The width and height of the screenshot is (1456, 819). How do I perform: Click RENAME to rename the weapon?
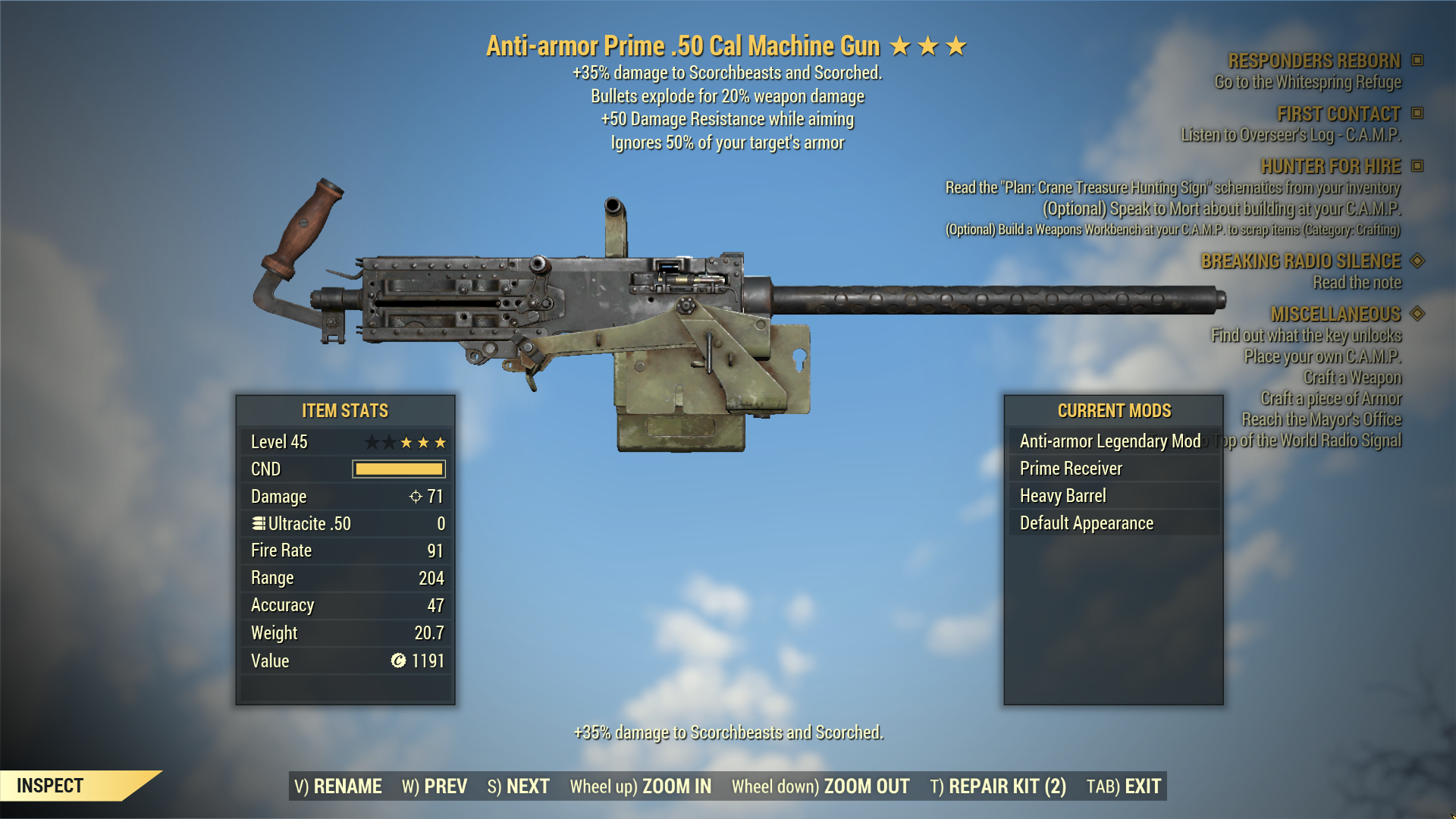coord(338,786)
